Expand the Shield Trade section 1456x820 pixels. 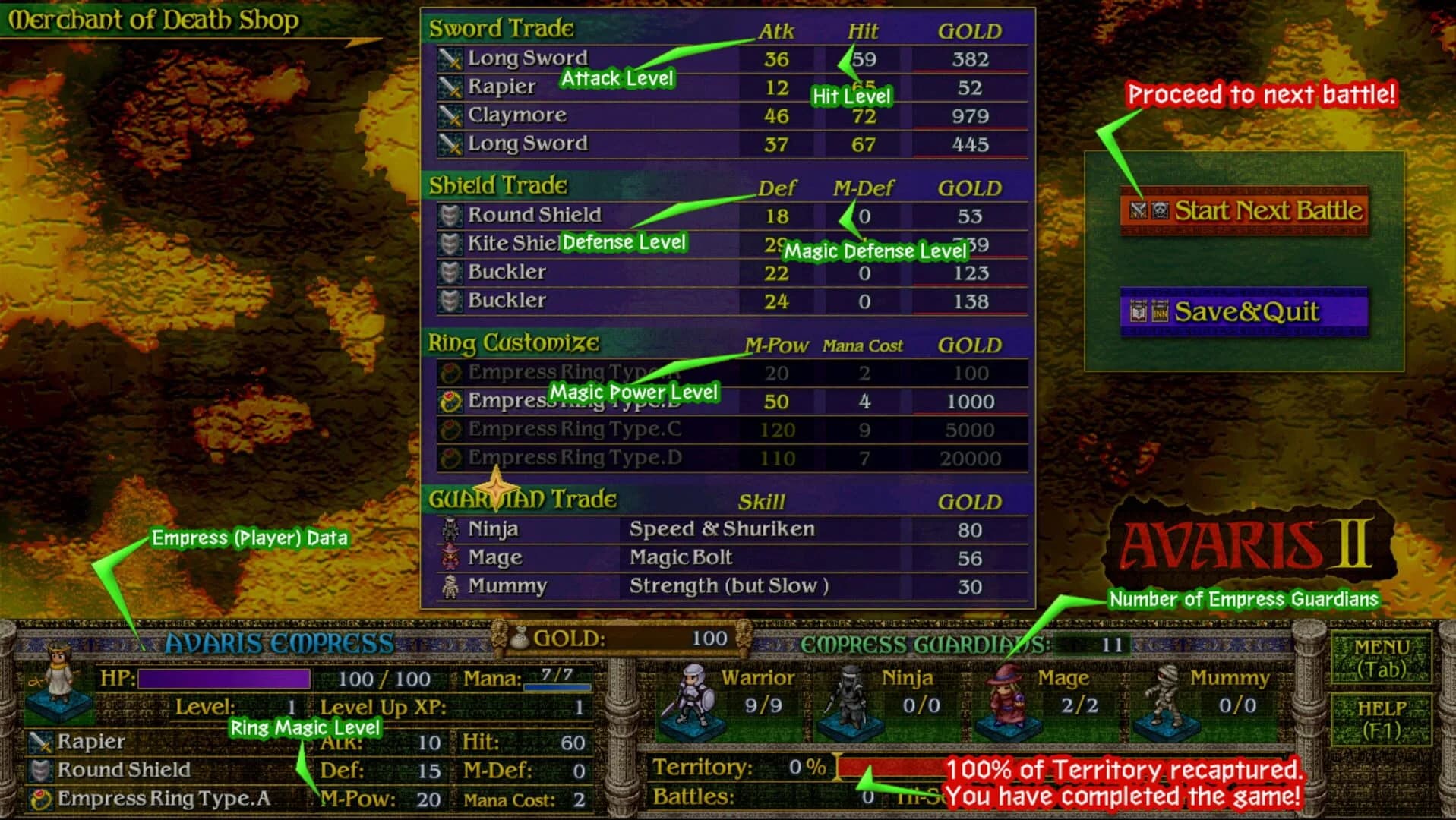(x=498, y=184)
